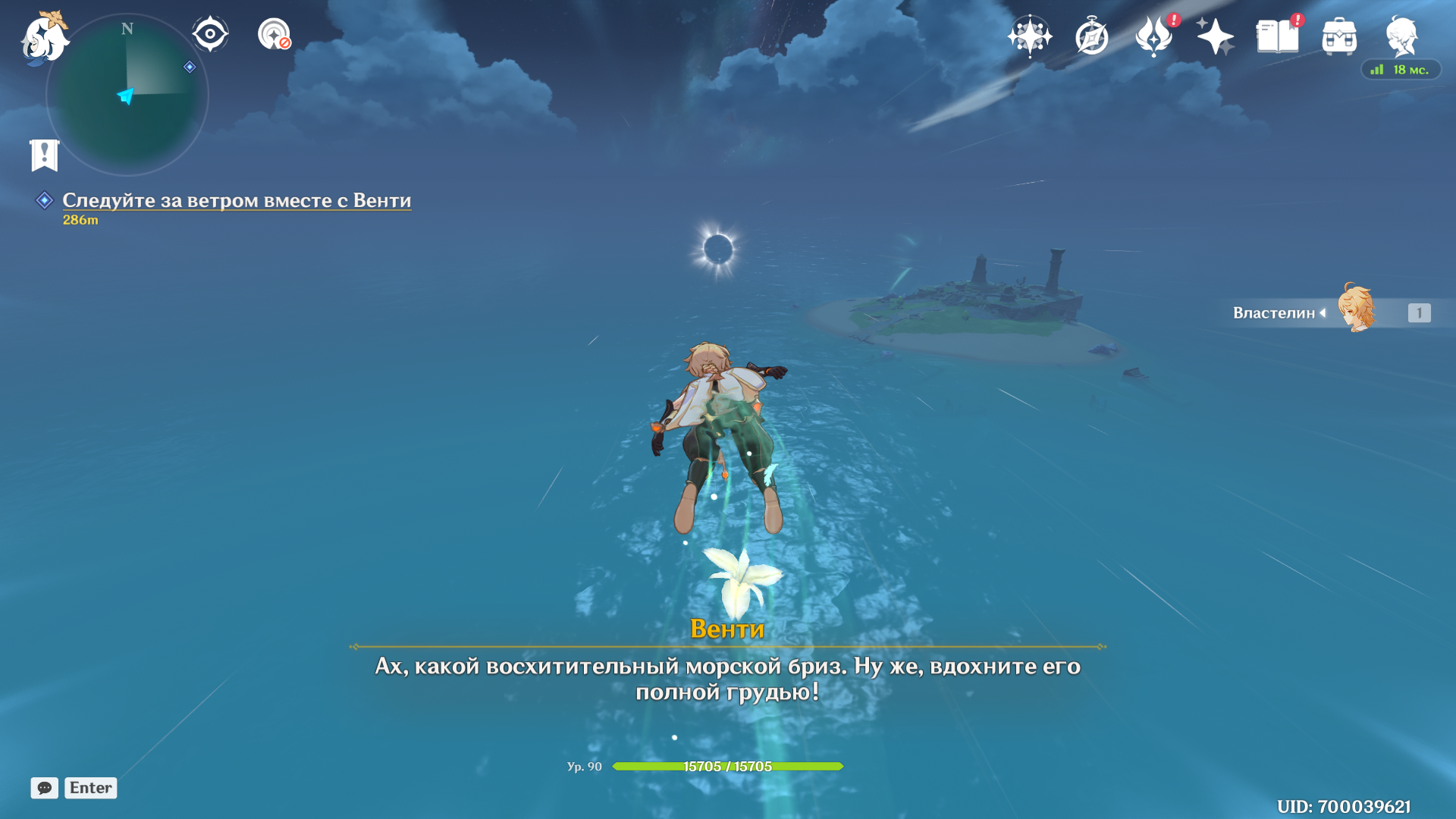Open the character profile silhouette icon
The width and height of the screenshot is (1456, 819).
click(1401, 36)
